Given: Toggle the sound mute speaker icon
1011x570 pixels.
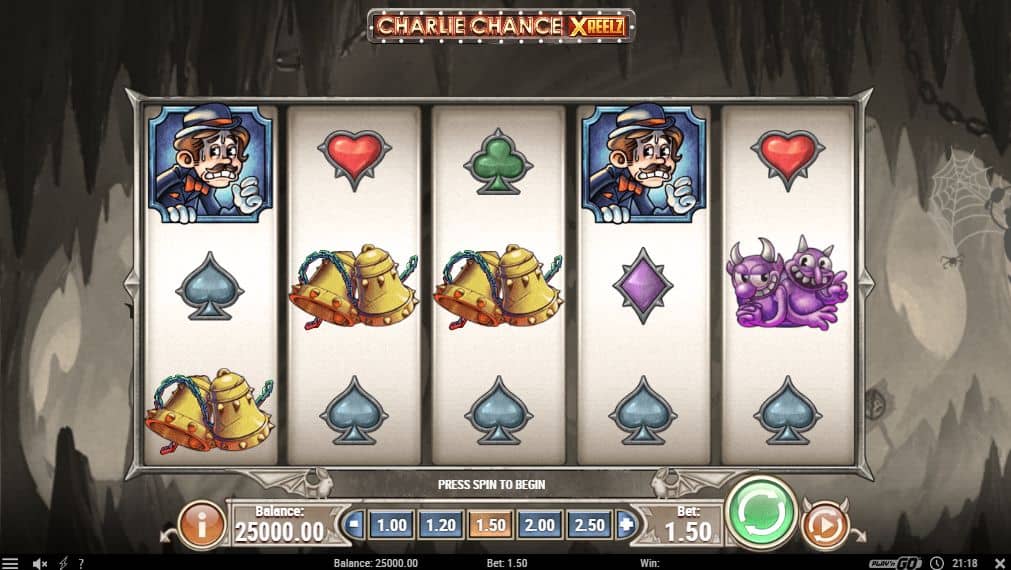Looking at the screenshot, I should (x=40, y=563).
